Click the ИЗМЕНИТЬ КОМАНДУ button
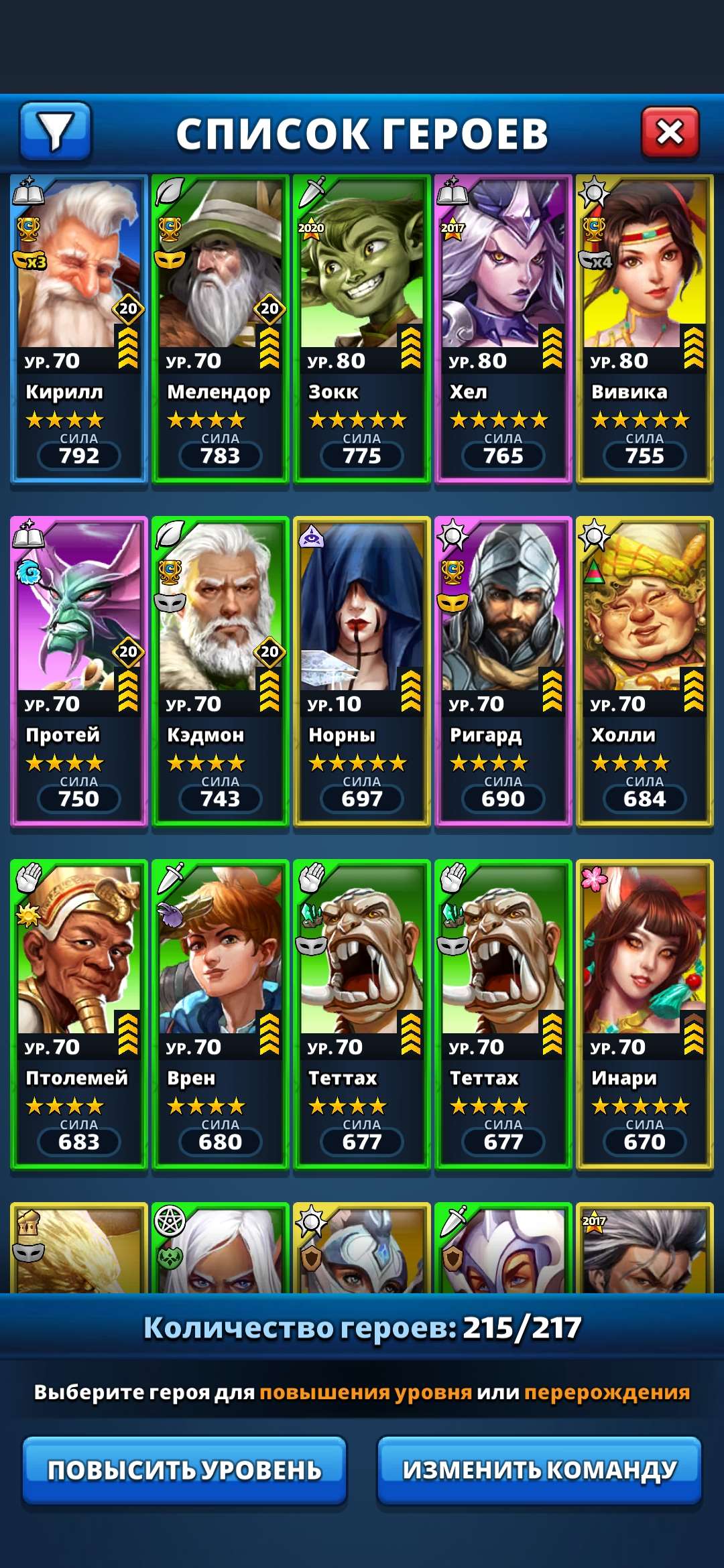This screenshot has width=724, height=1568. pos(540,1470)
